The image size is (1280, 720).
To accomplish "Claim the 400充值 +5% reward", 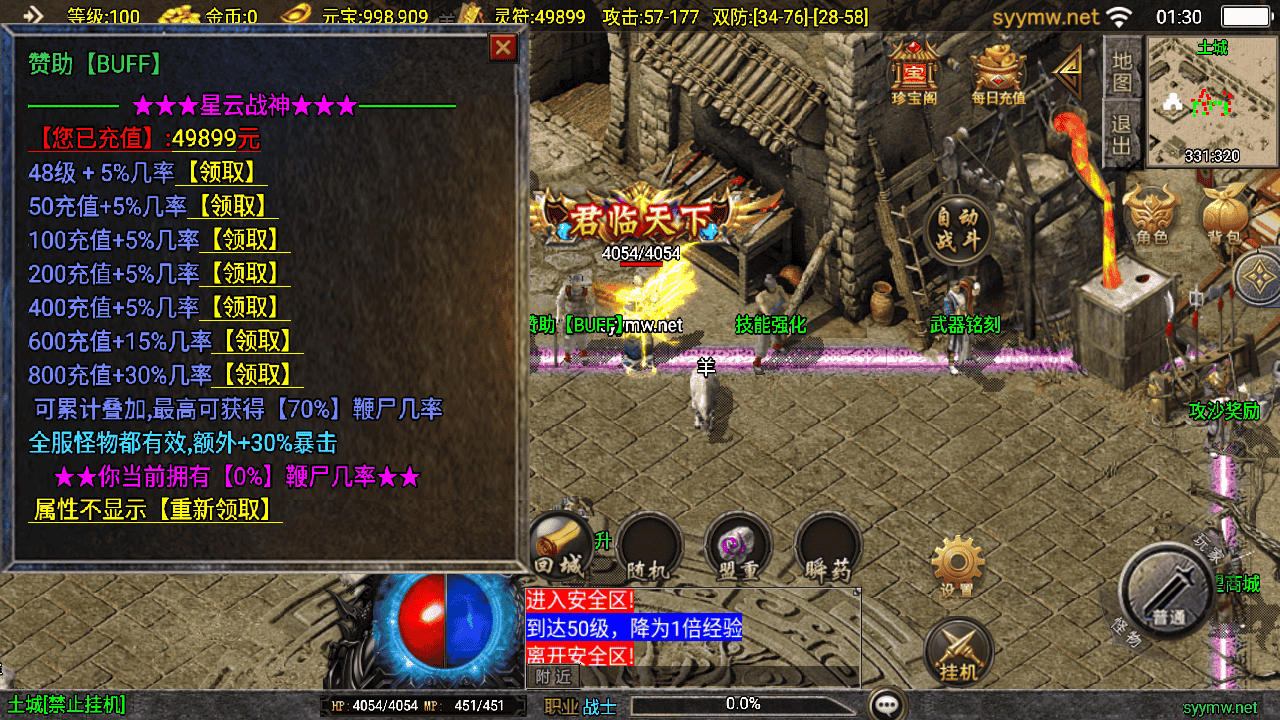I will tap(245, 307).
